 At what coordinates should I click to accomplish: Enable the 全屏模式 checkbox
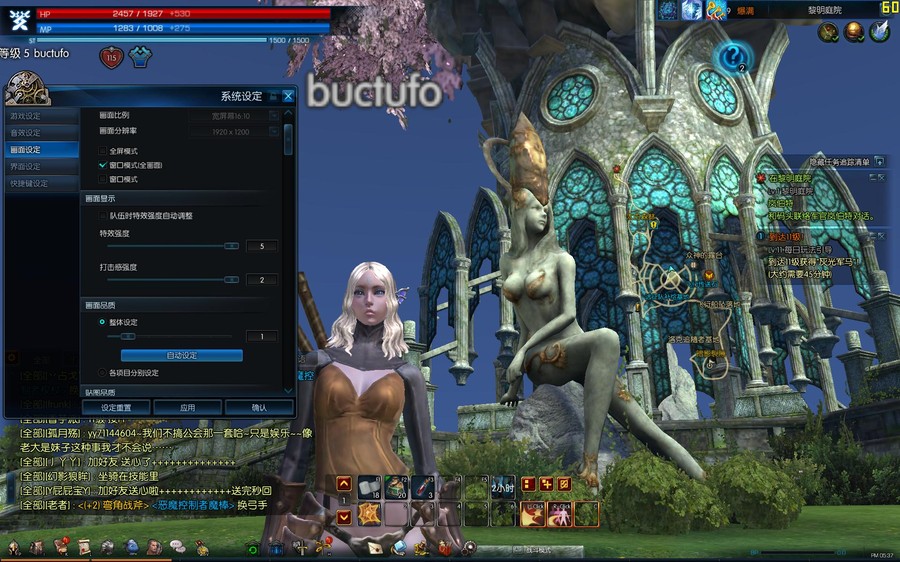102,150
